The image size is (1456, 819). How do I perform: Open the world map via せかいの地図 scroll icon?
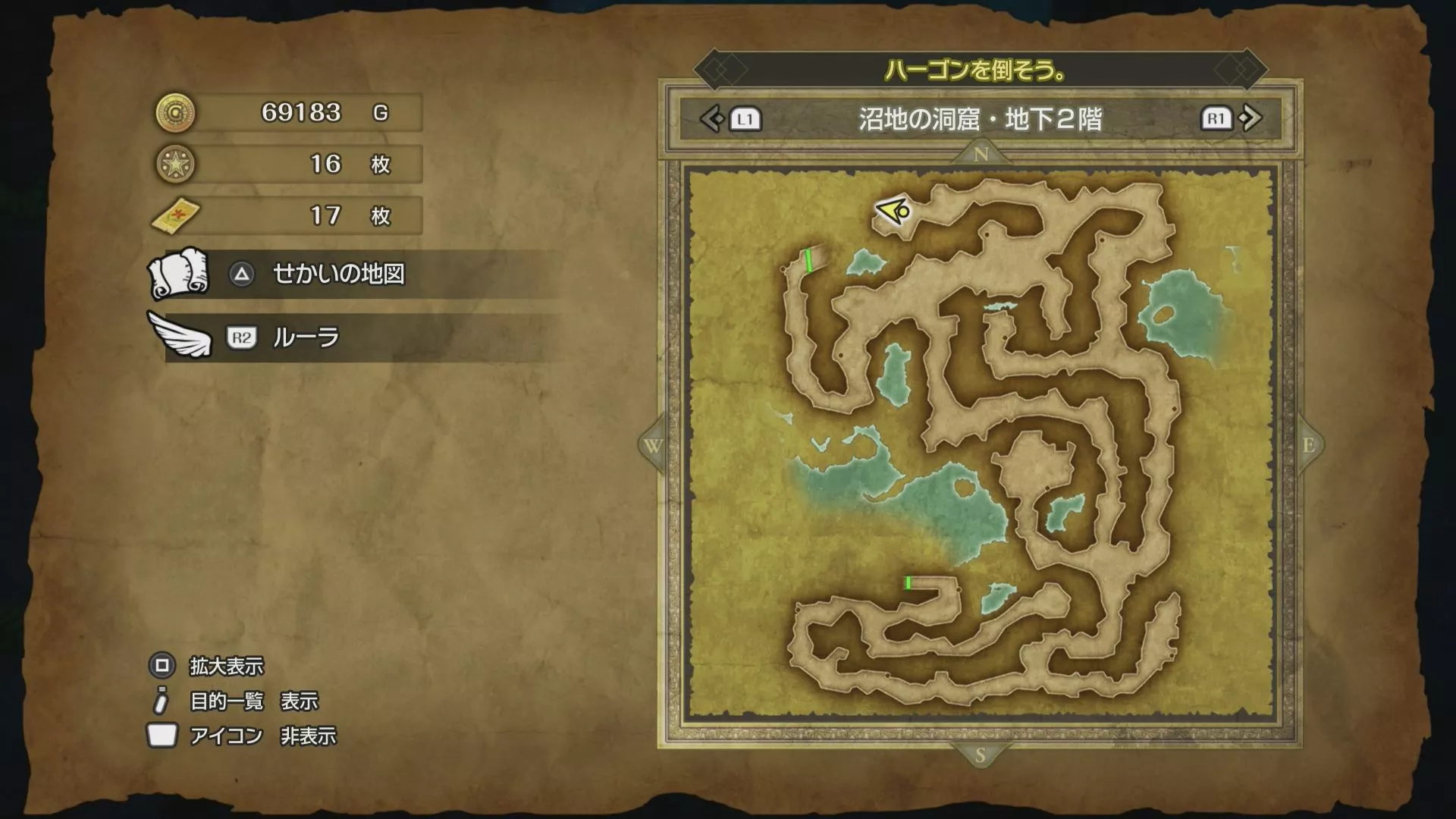click(x=180, y=275)
